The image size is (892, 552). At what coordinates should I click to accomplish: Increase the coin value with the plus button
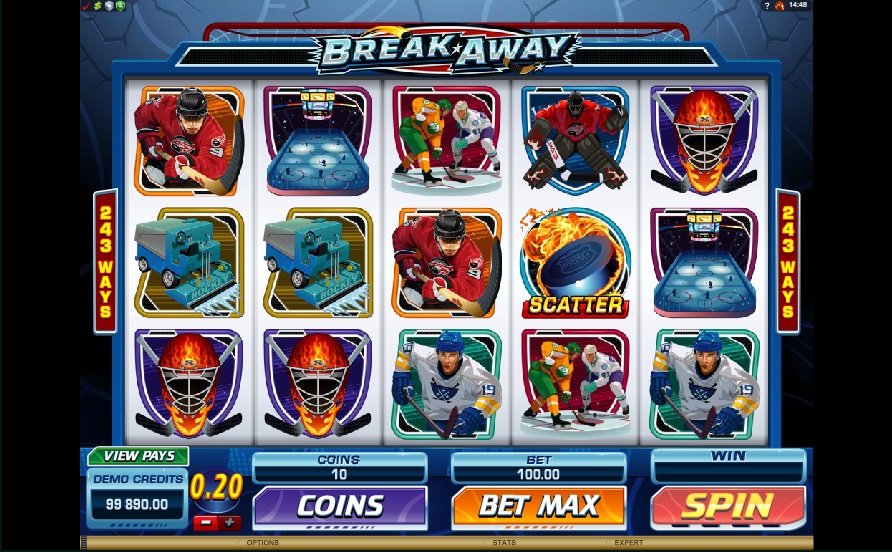point(230,523)
